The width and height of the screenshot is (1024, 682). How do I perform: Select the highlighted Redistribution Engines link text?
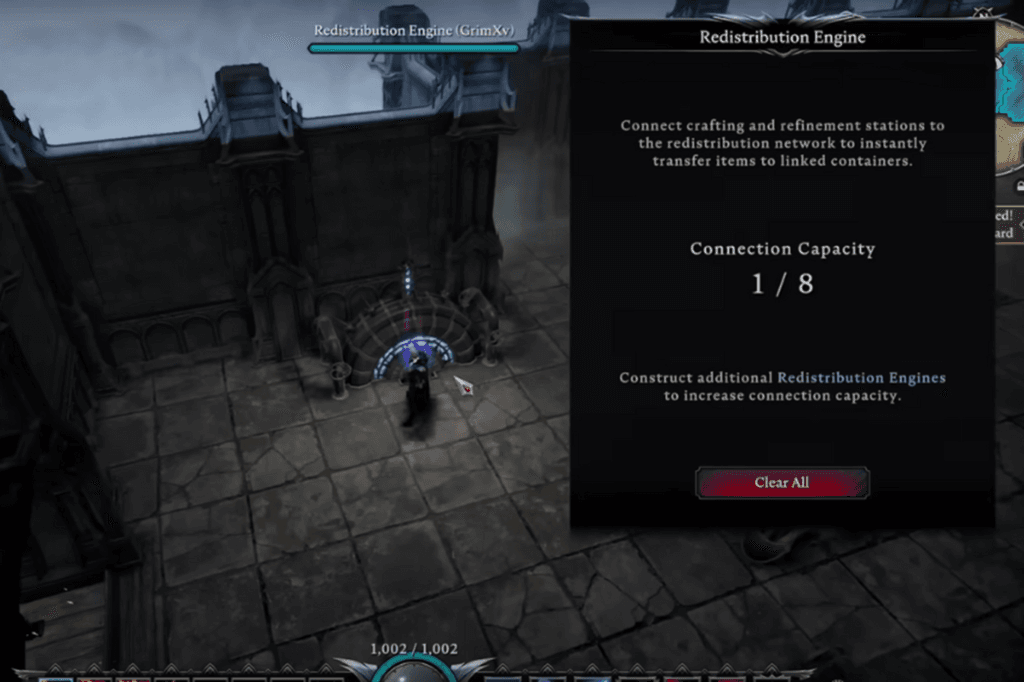pyautogui.click(x=861, y=378)
